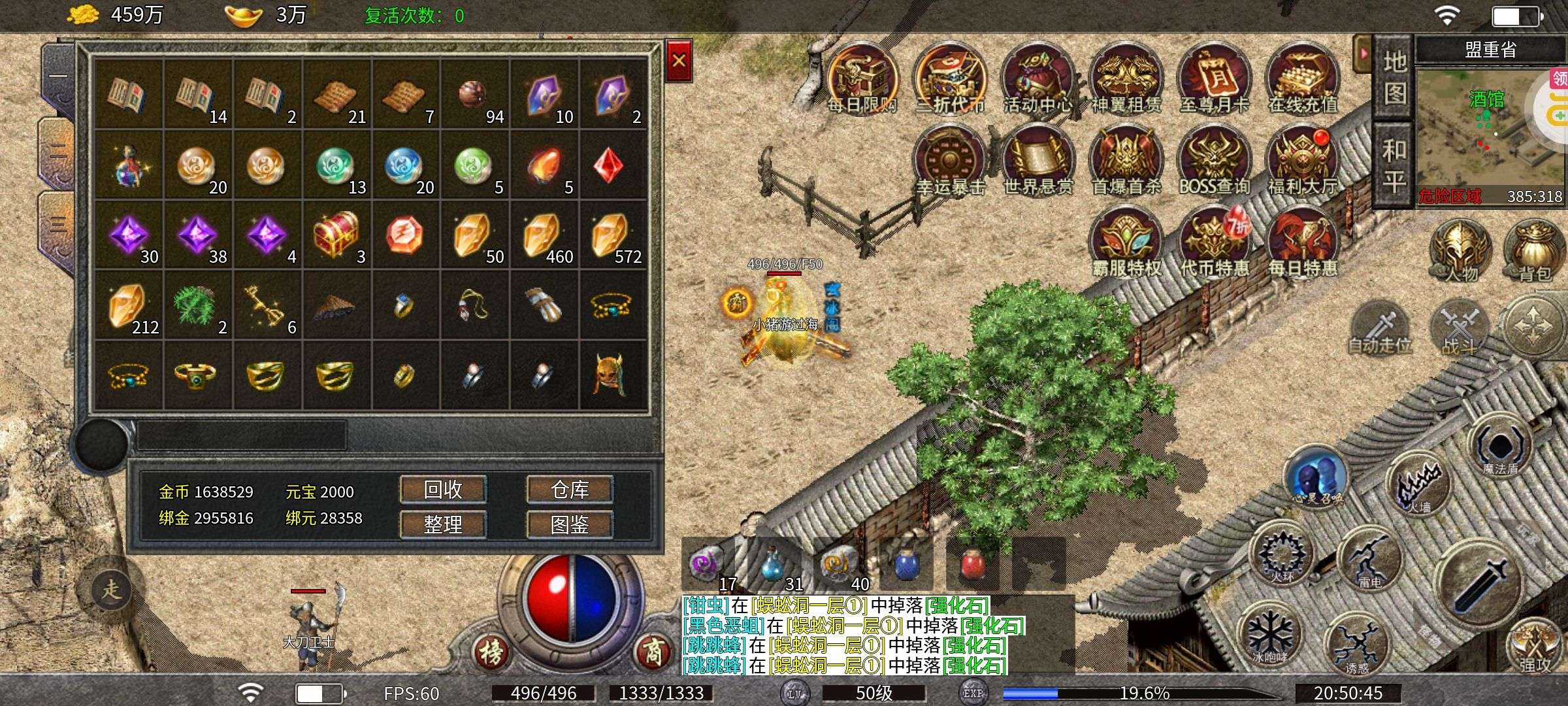Open the 福利大厅 welfare hall
Screen dimensions: 1568x706
pos(1302,162)
